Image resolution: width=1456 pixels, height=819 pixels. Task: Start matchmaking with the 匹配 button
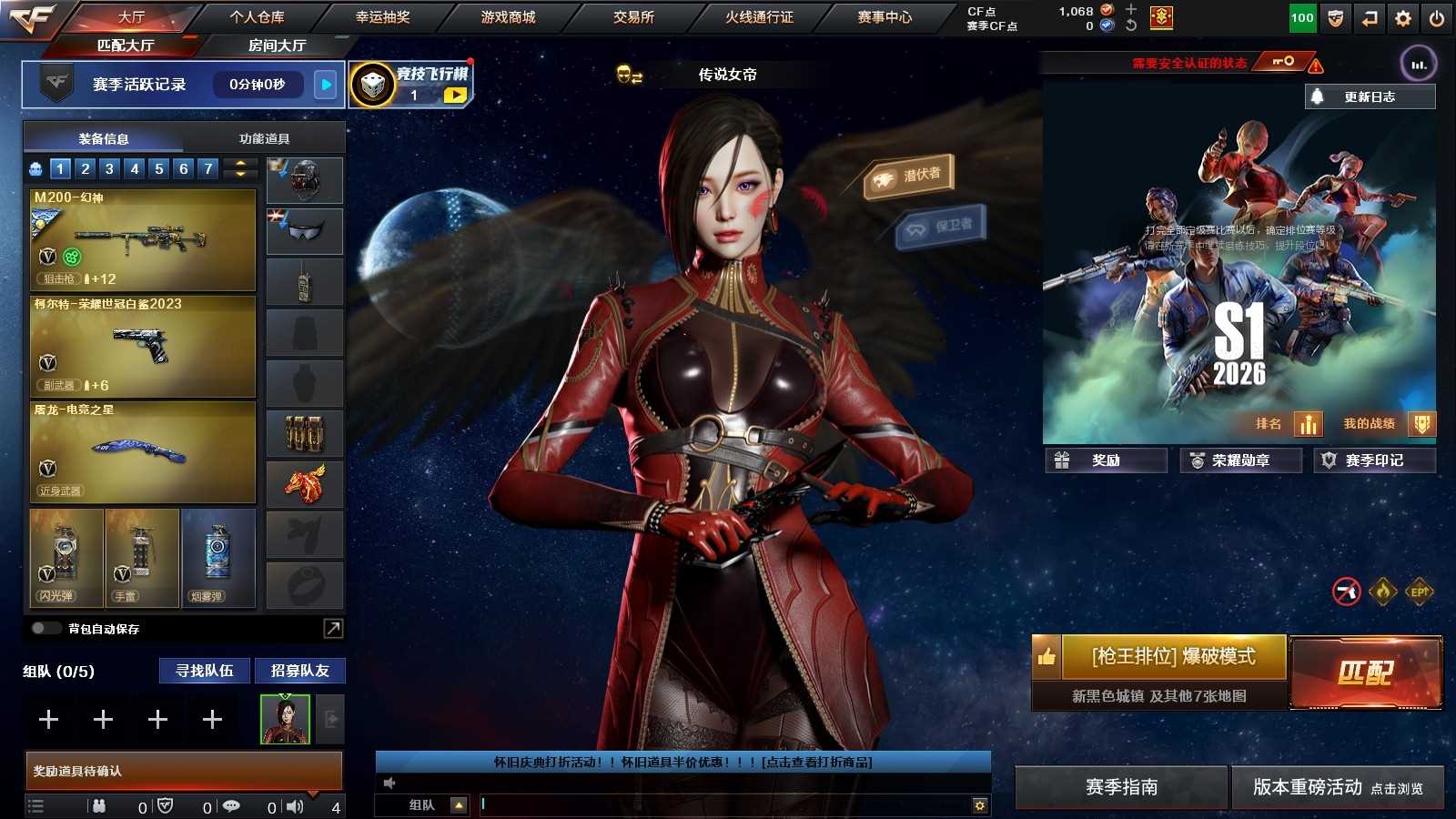pyautogui.click(x=1365, y=672)
